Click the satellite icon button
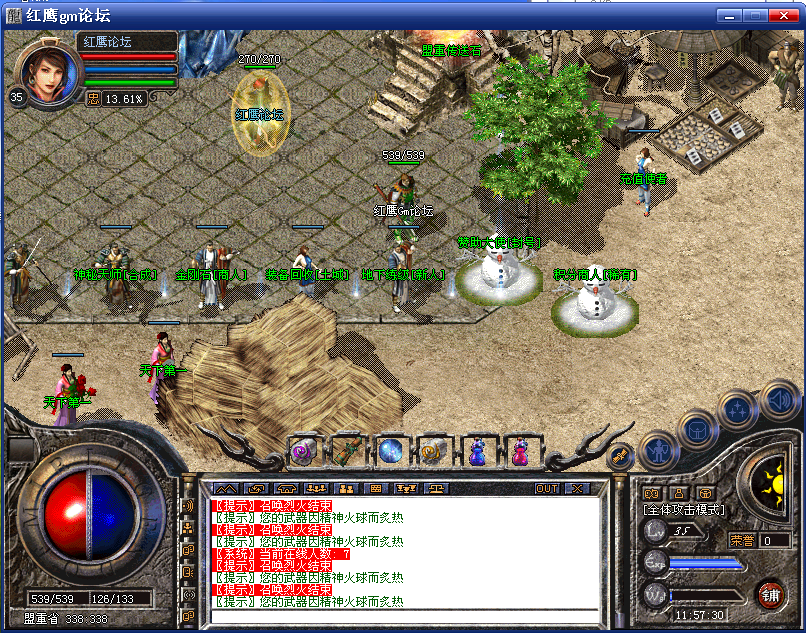 point(620,456)
